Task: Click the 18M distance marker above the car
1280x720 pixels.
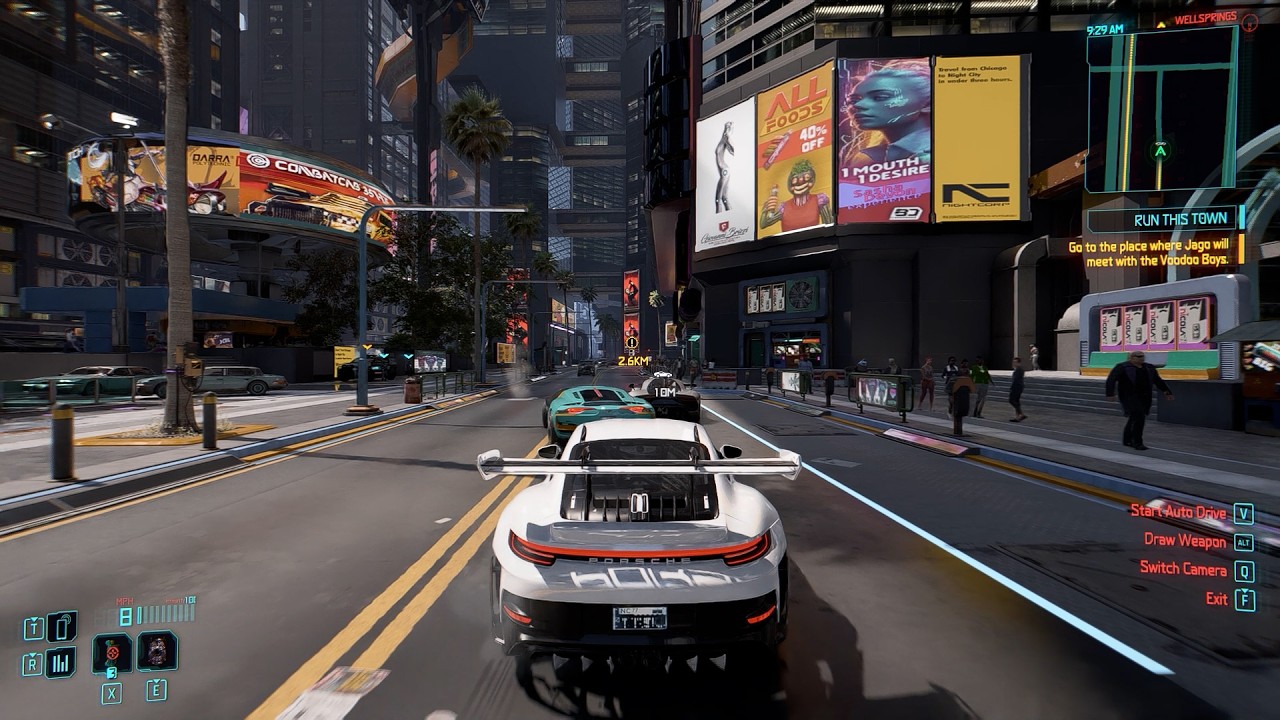Action: (666, 392)
